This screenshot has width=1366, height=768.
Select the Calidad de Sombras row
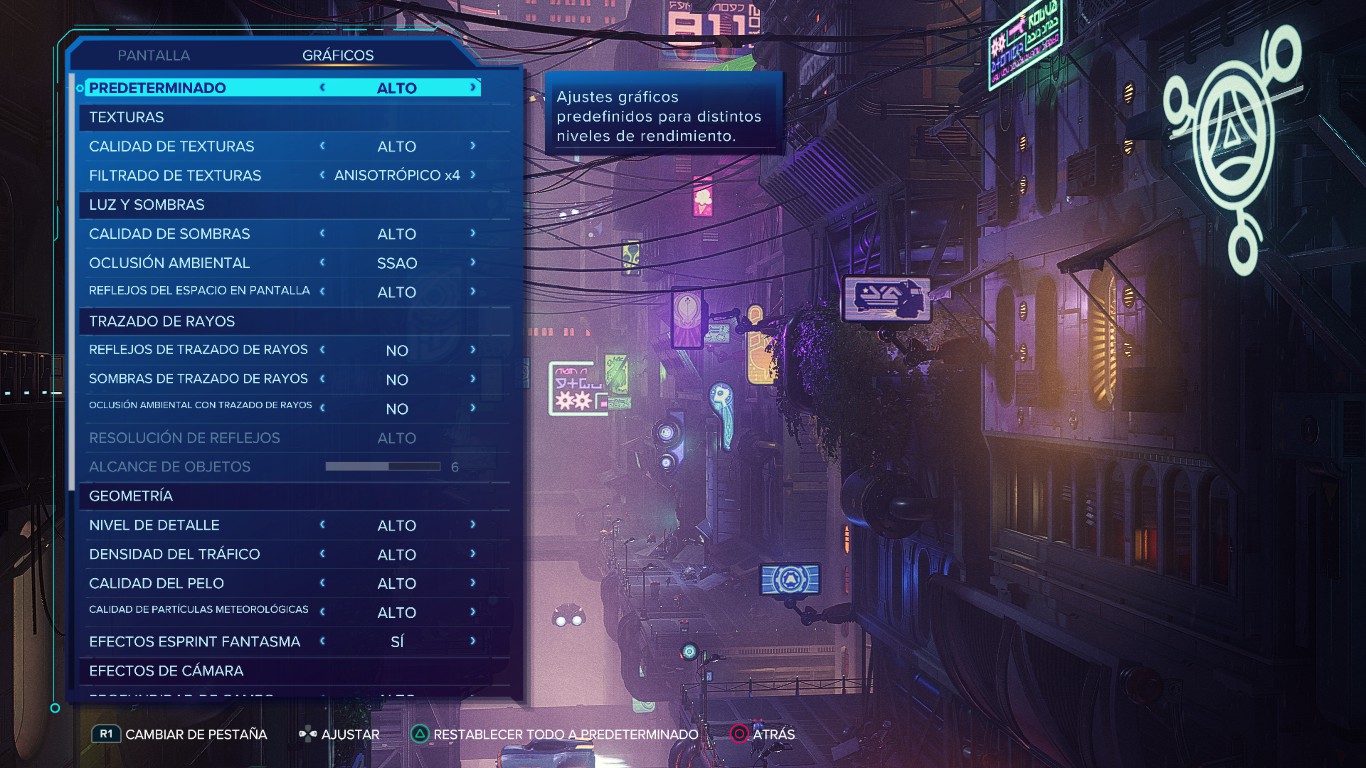pyautogui.click(x=170, y=234)
